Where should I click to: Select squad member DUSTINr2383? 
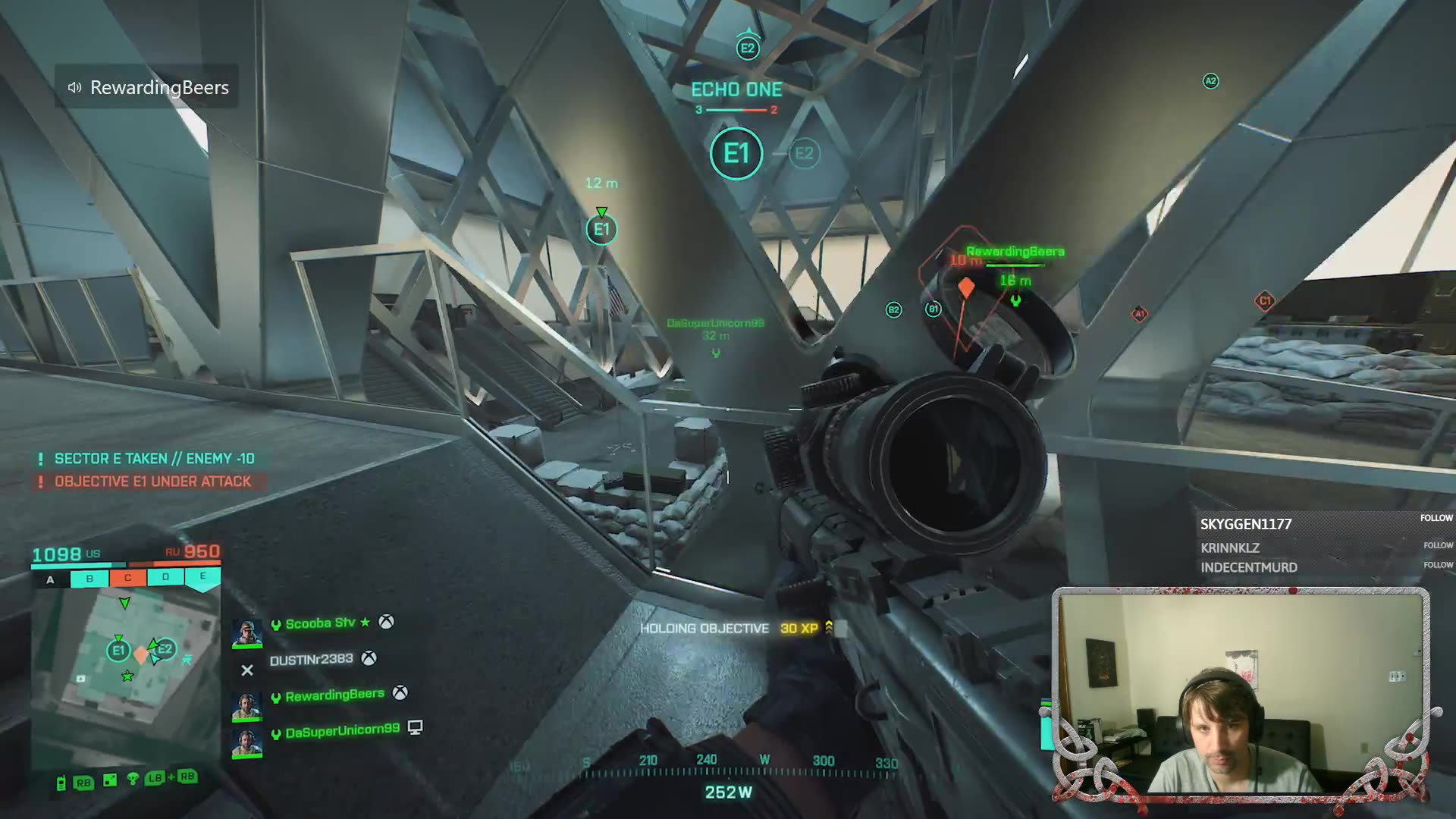tap(311, 660)
